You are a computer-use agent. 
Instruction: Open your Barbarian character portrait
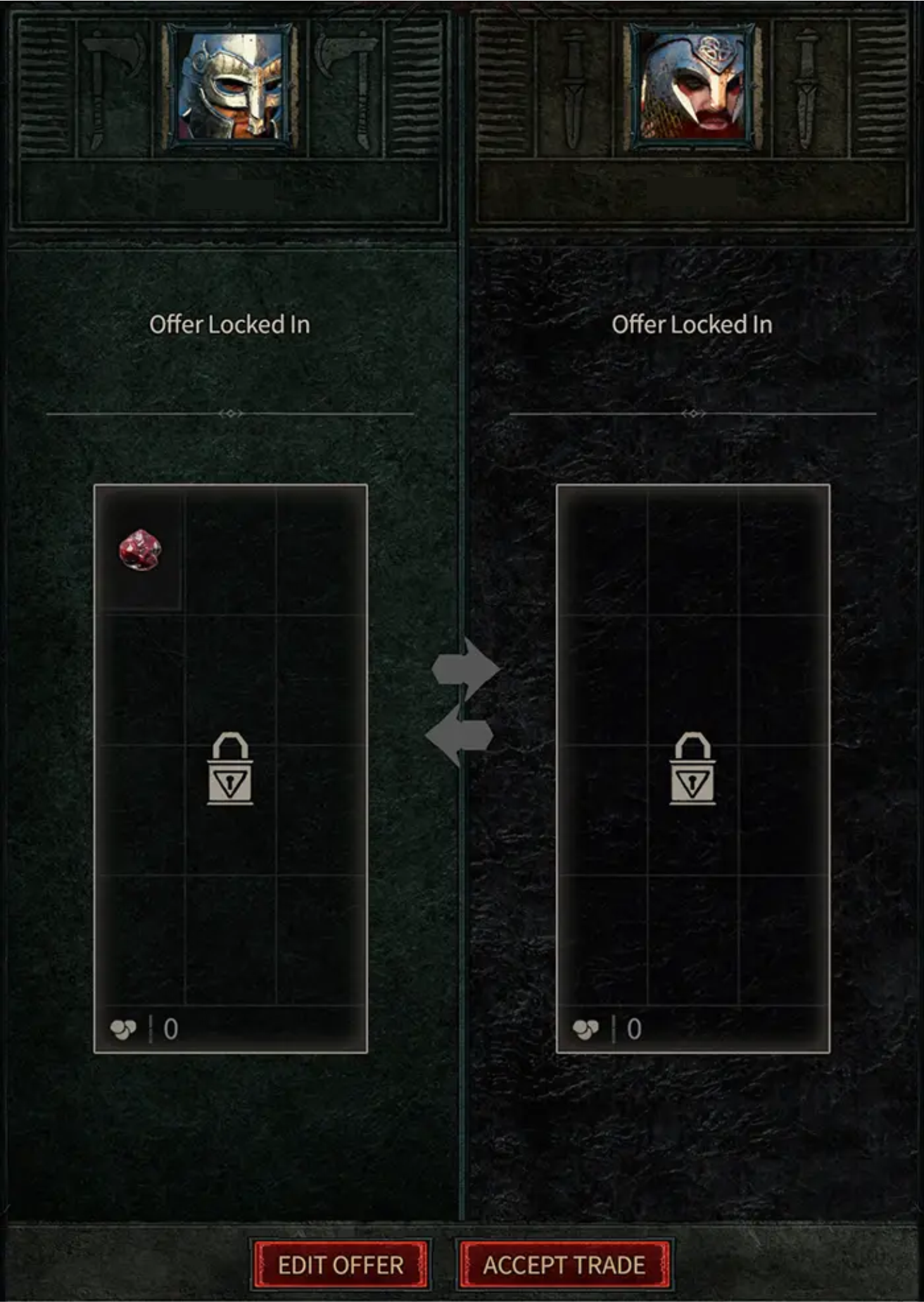(x=231, y=84)
